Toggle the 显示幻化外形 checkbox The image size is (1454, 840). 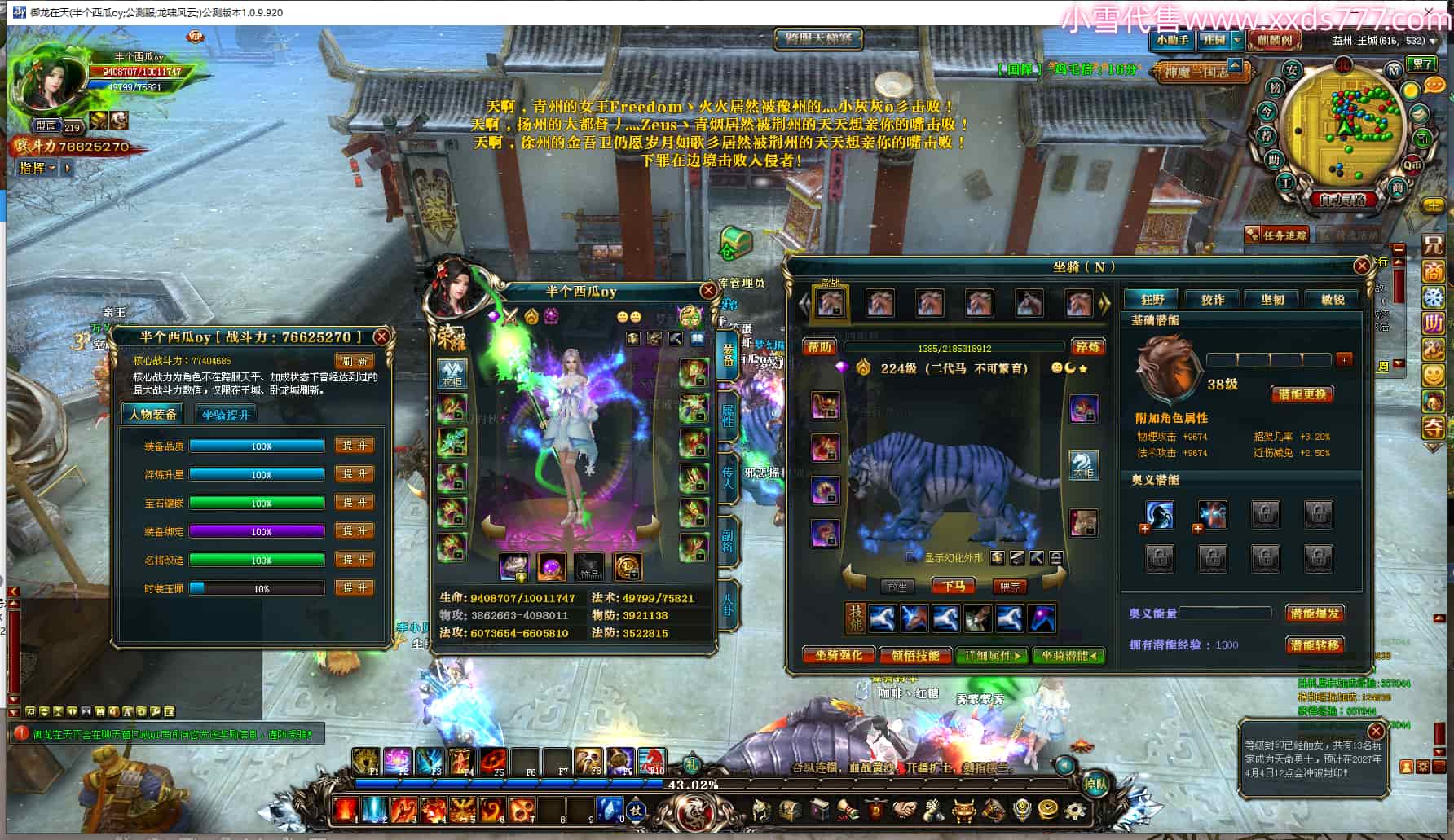(912, 558)
